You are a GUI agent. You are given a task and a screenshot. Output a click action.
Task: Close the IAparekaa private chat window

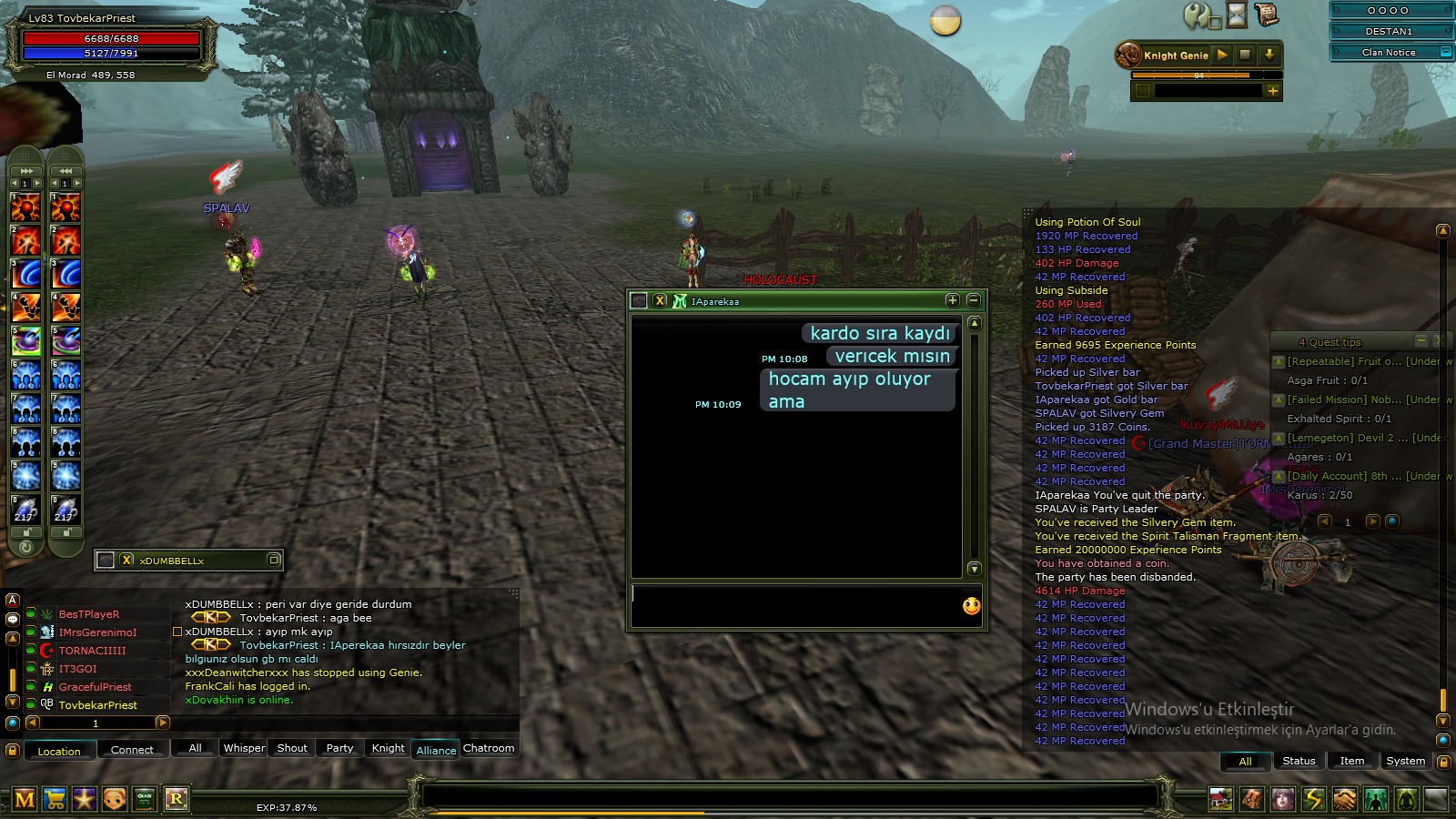click(661, 300)
